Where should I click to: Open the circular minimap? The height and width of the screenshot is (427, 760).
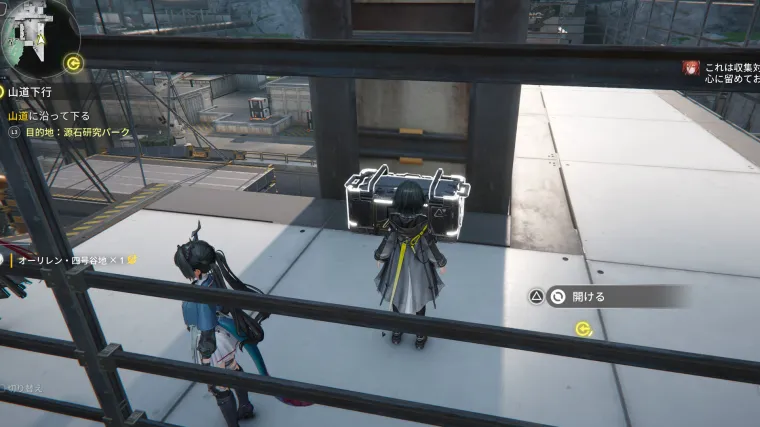click(36, 36)
